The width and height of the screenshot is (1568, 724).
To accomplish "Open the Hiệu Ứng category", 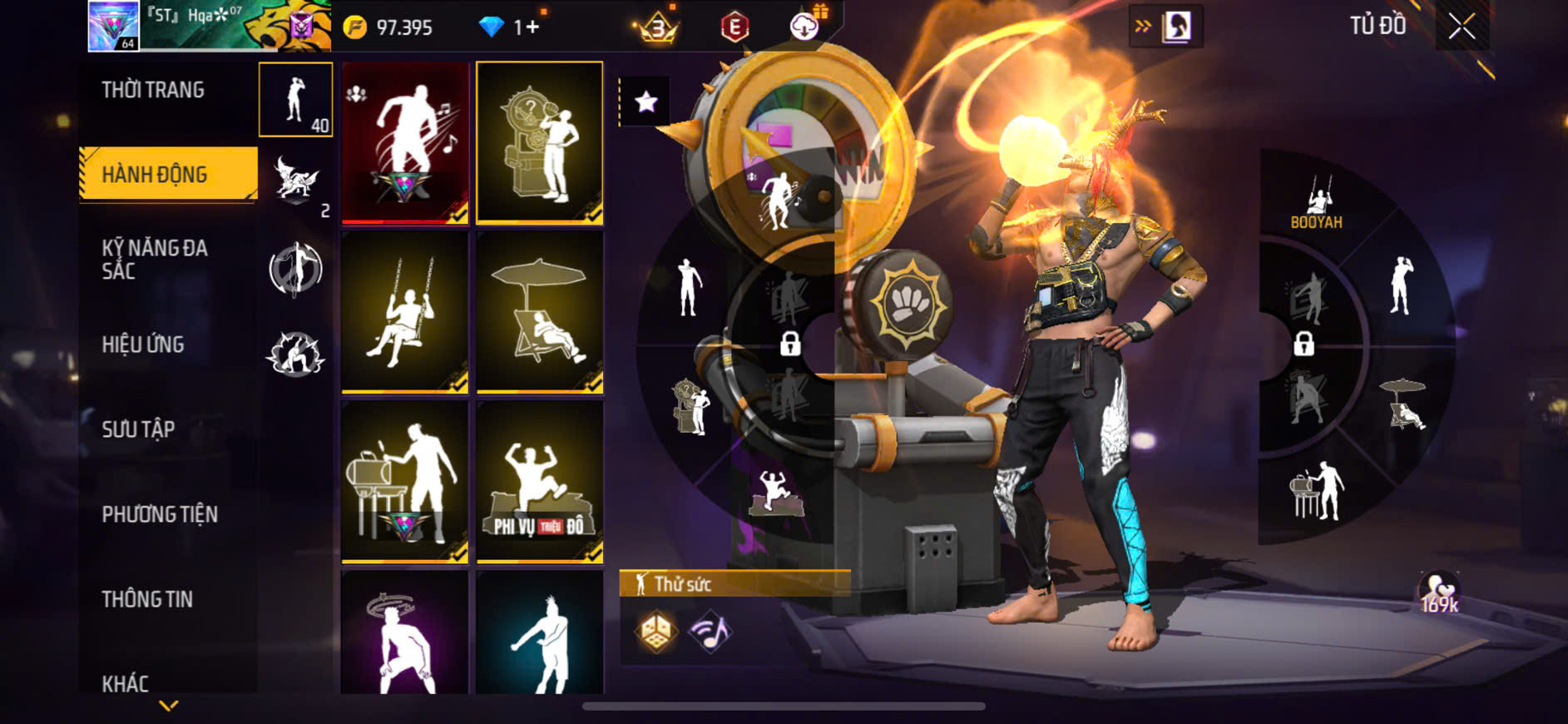I will pyautogui.click(x=143, y=345).
